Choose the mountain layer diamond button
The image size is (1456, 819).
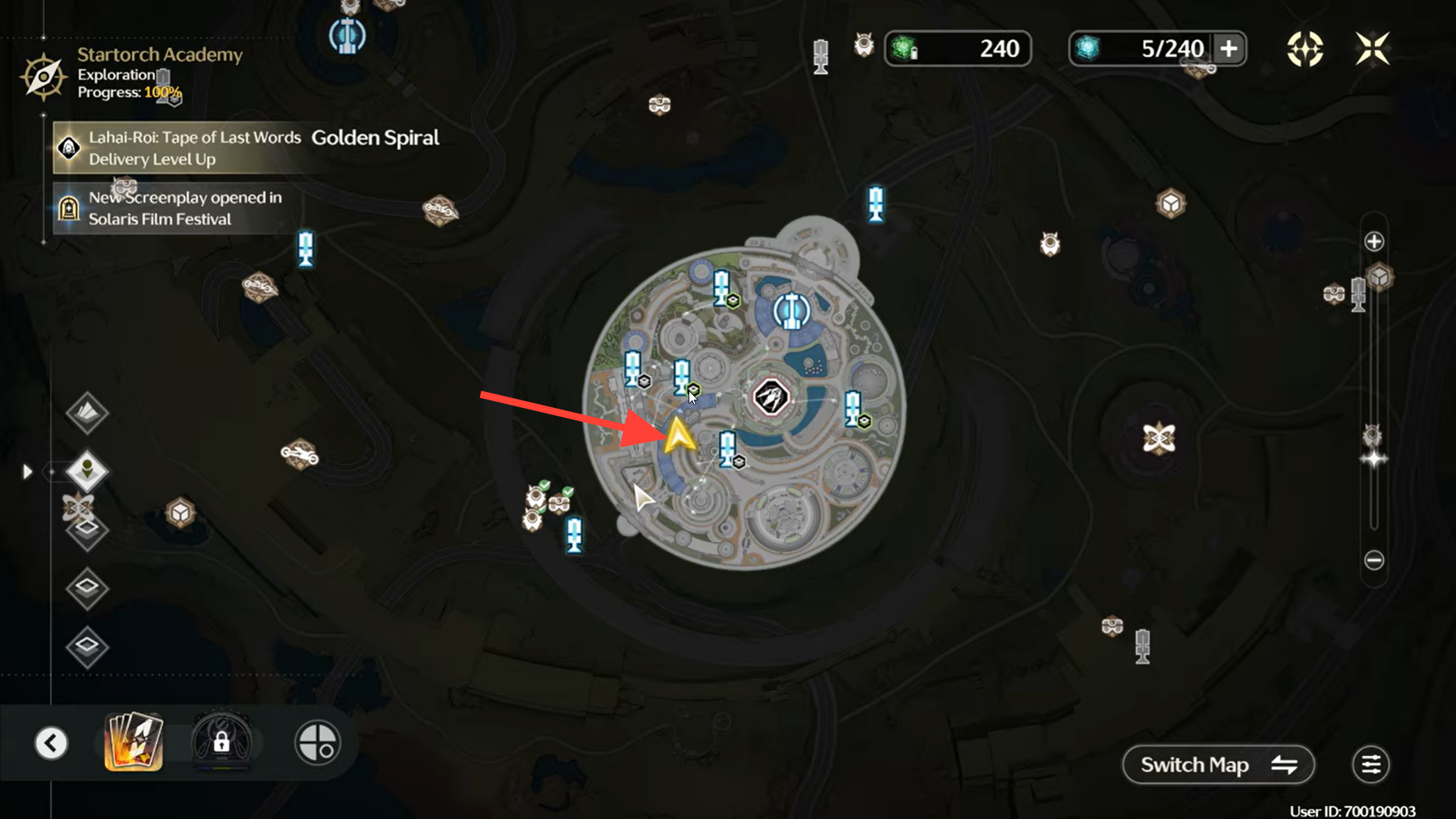pyautogui.click(x=87, y=413)
